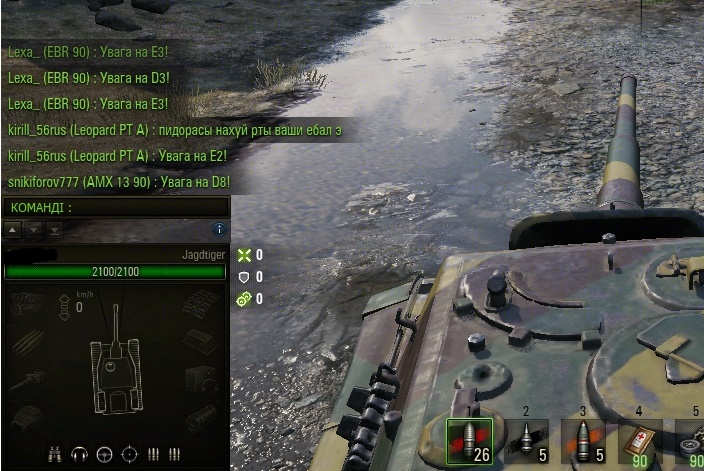Activate the repair kit consumable in slot 5
Viewport: 704px width, 471px height.
tap(690, 440)
